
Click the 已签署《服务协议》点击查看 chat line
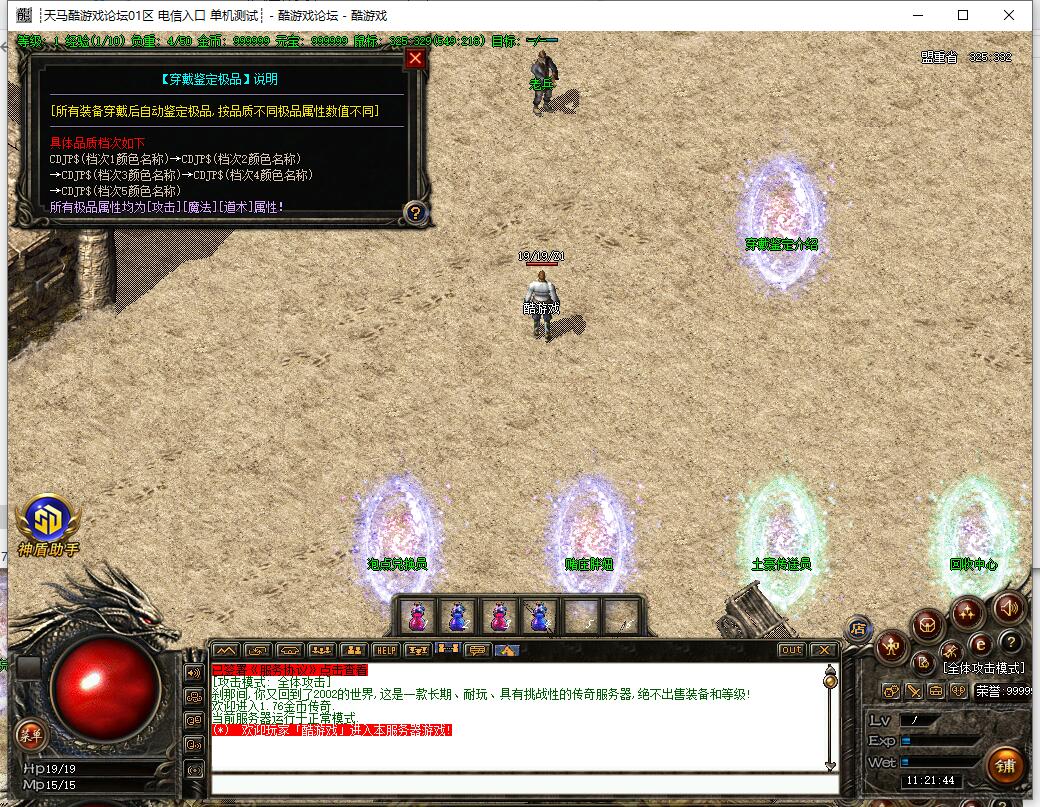tap(290, 670)
